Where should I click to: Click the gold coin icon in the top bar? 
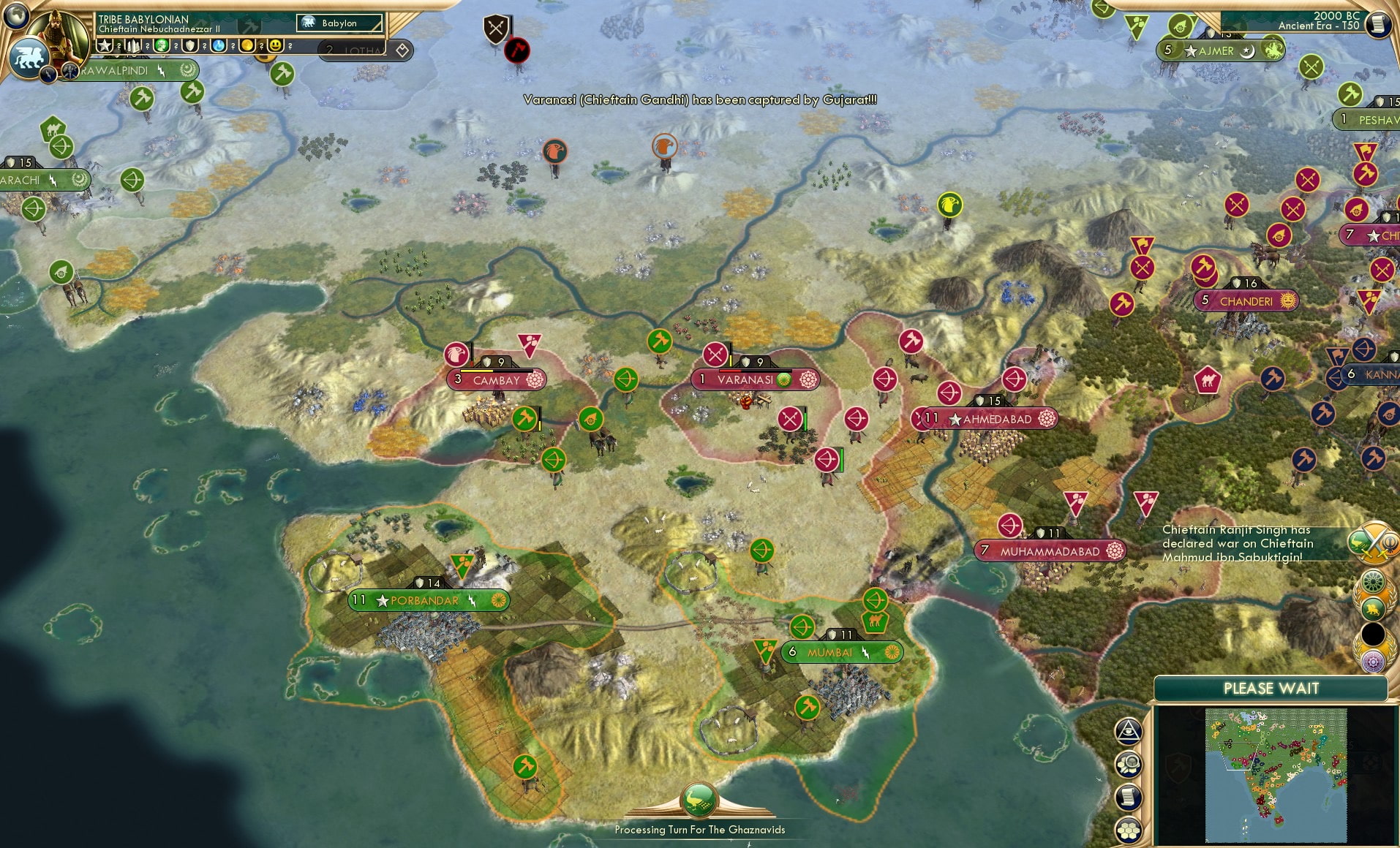pos(248,45)
